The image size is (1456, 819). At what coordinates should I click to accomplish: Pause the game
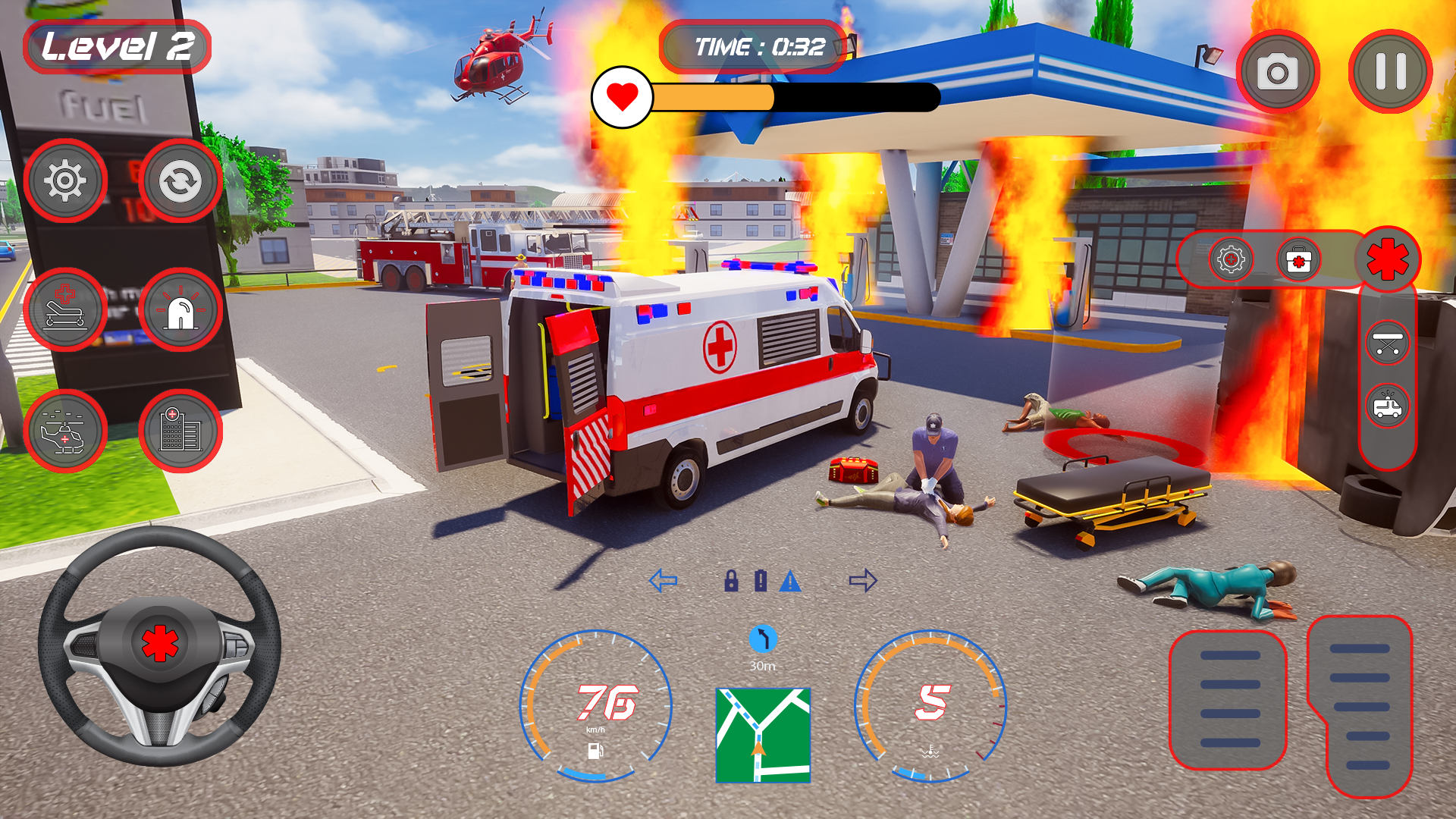point(1390,71)
